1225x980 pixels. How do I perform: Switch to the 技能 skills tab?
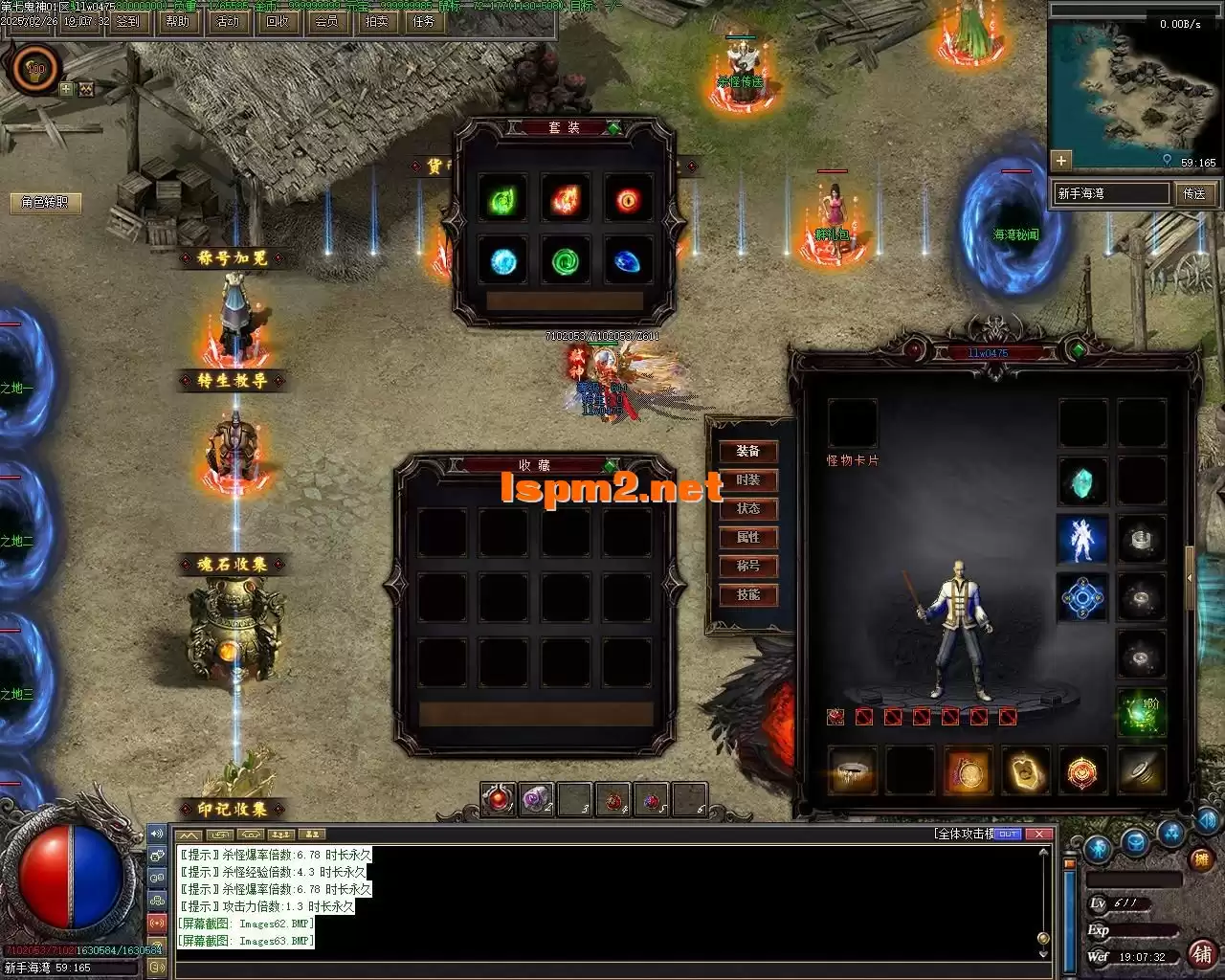click(748, 595)
